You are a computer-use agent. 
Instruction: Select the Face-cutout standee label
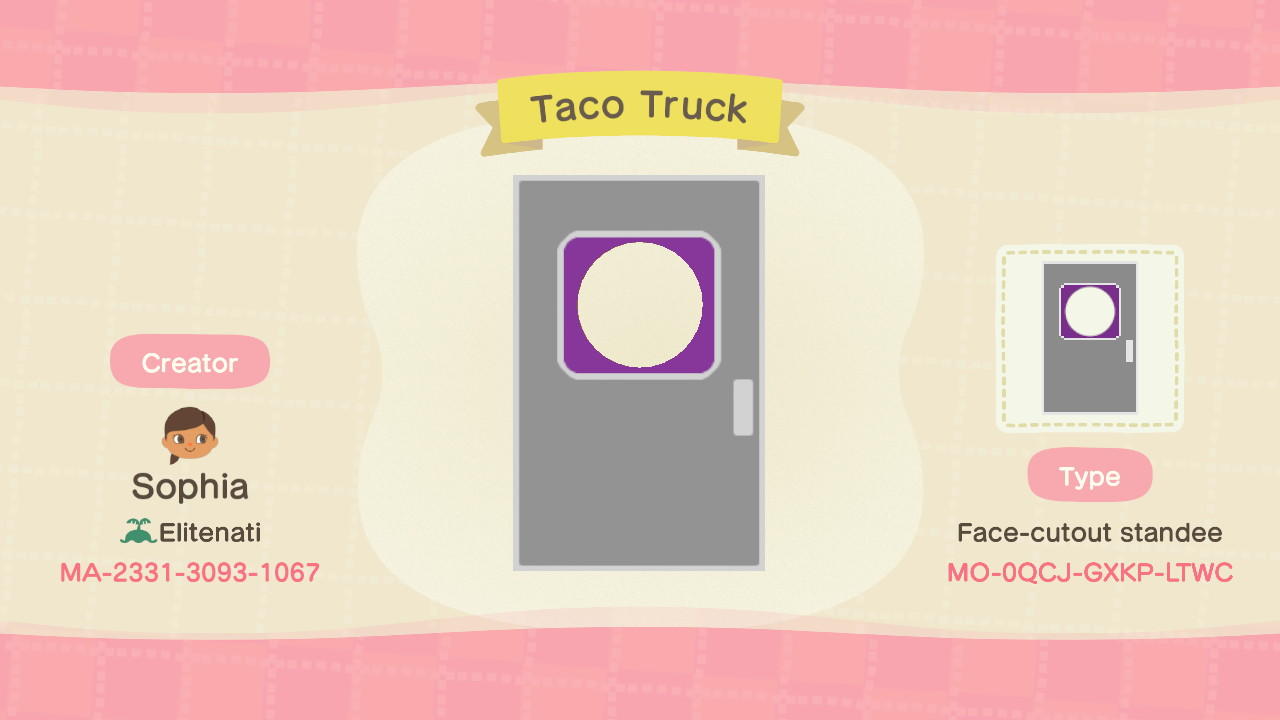[1089, 533]
